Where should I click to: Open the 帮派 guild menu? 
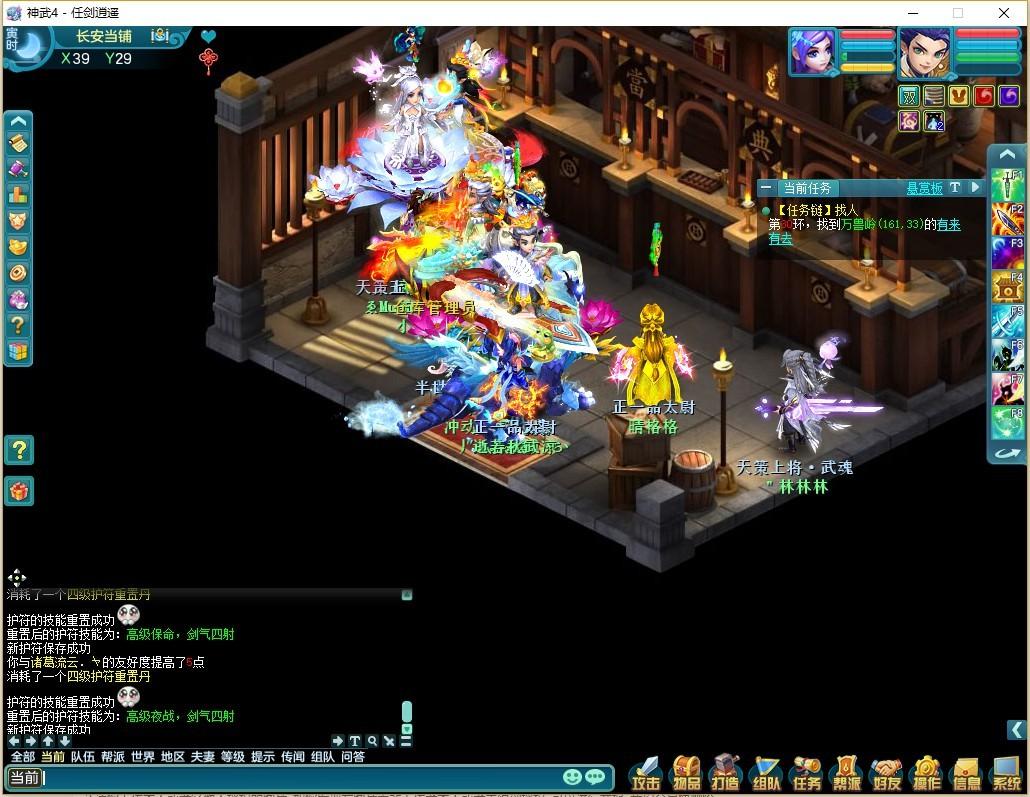pos(847,774)
